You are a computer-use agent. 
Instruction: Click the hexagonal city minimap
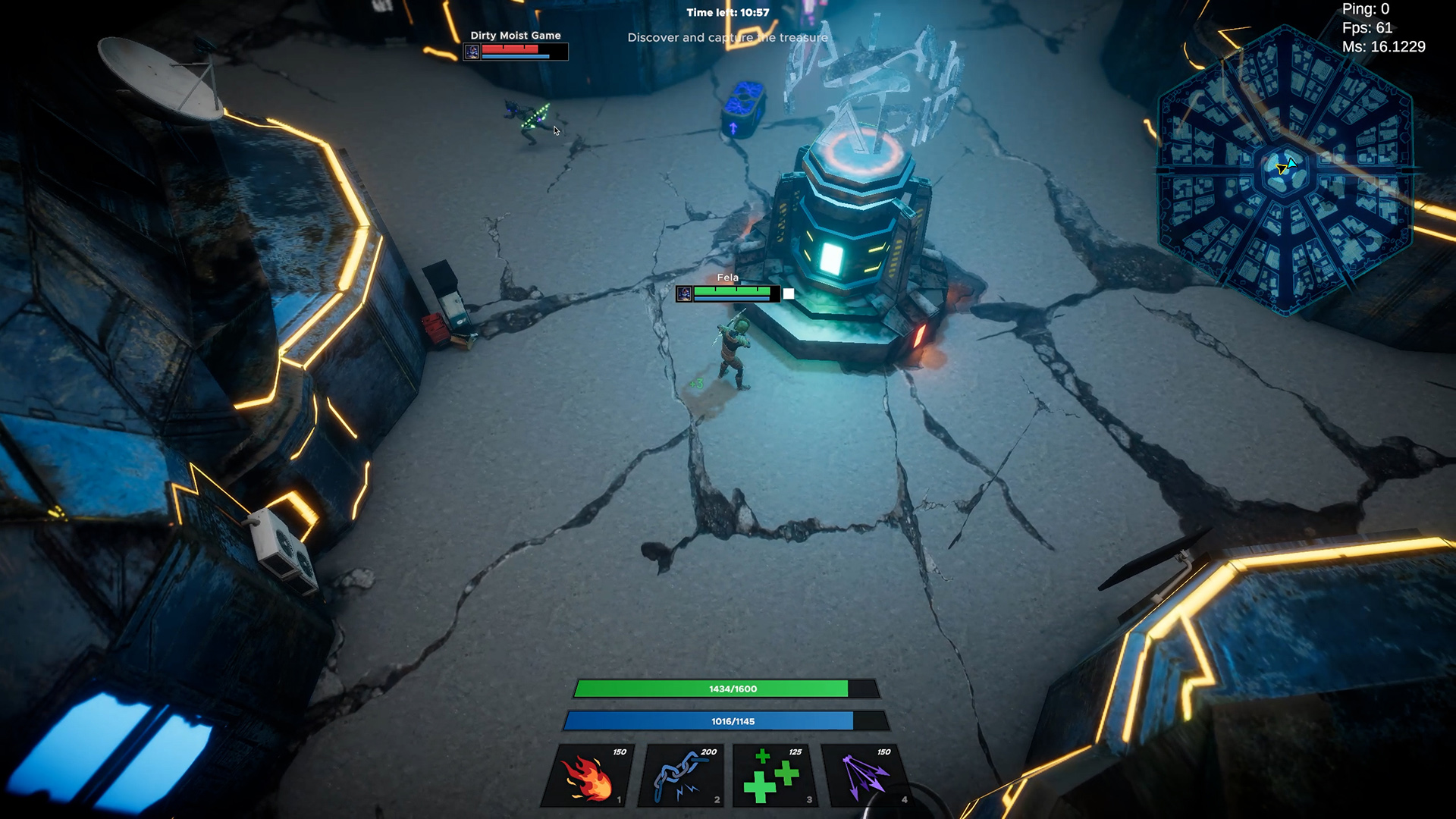[x=1285, y=171]
